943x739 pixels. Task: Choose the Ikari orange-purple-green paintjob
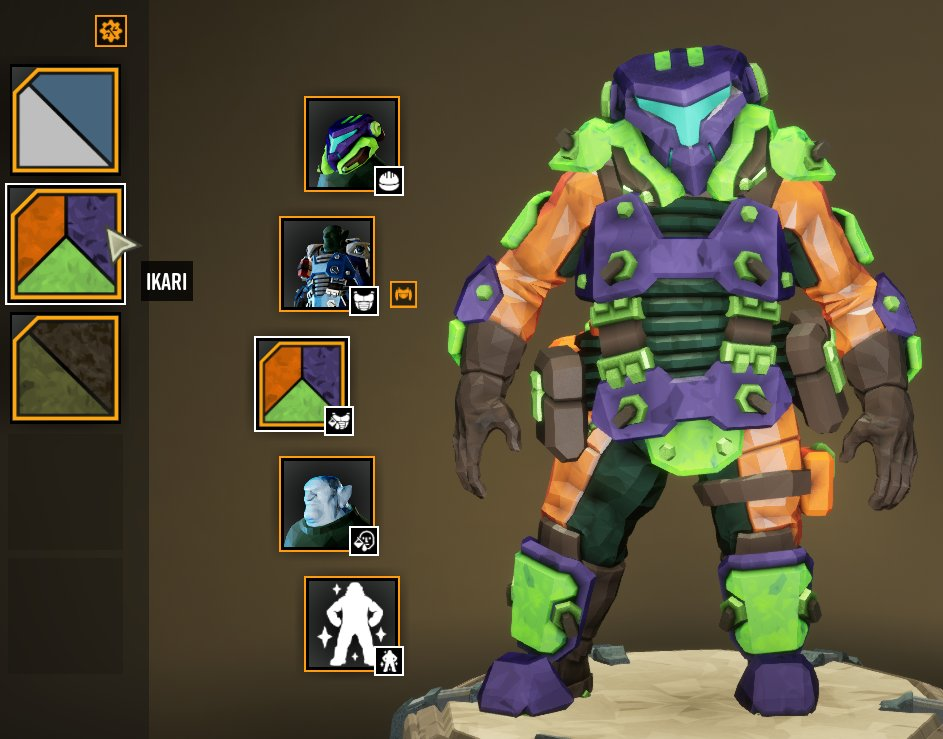click(66, 243)
